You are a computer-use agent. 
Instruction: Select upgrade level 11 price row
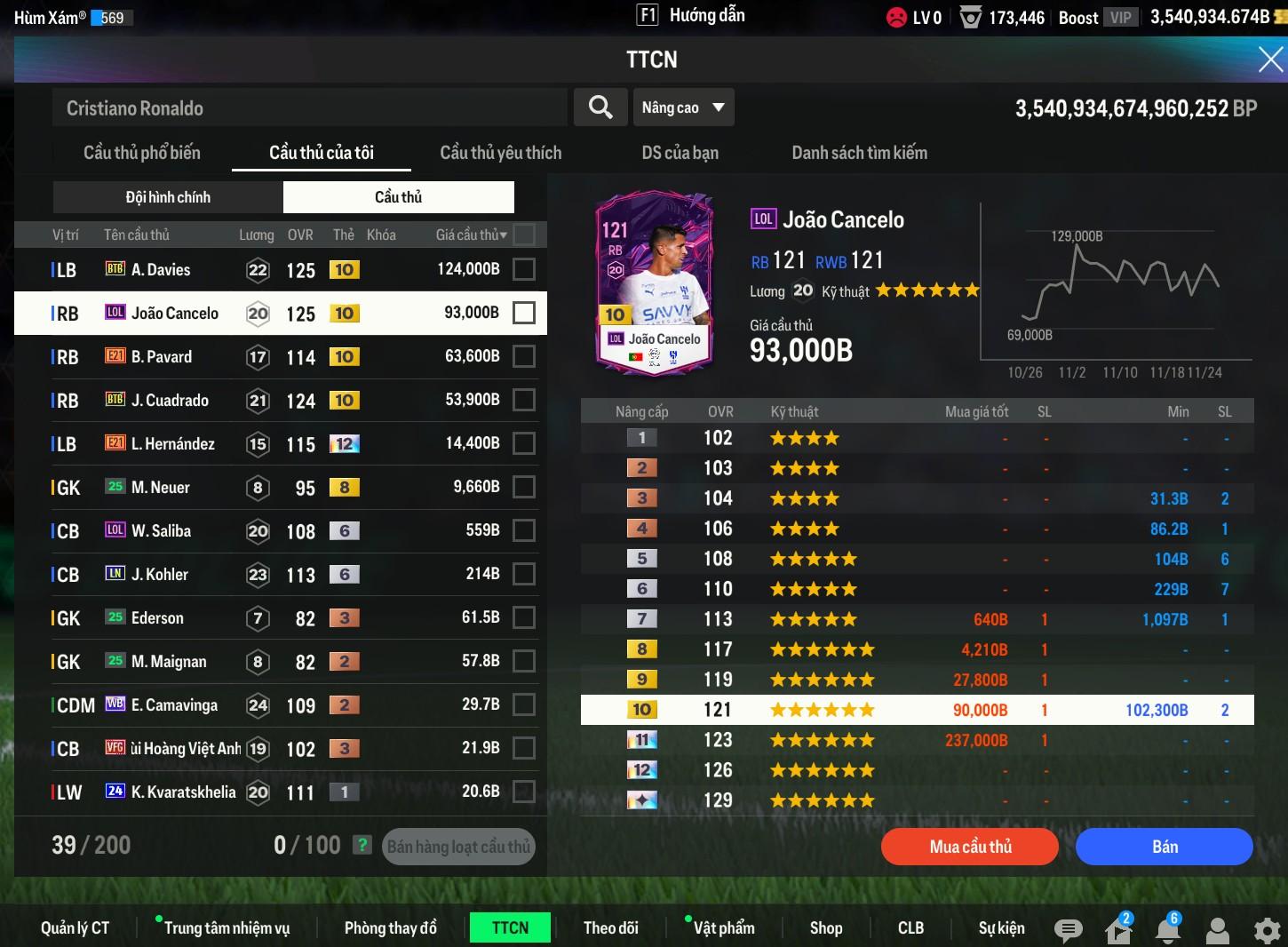pyautogui.click(x=917, y=740)
